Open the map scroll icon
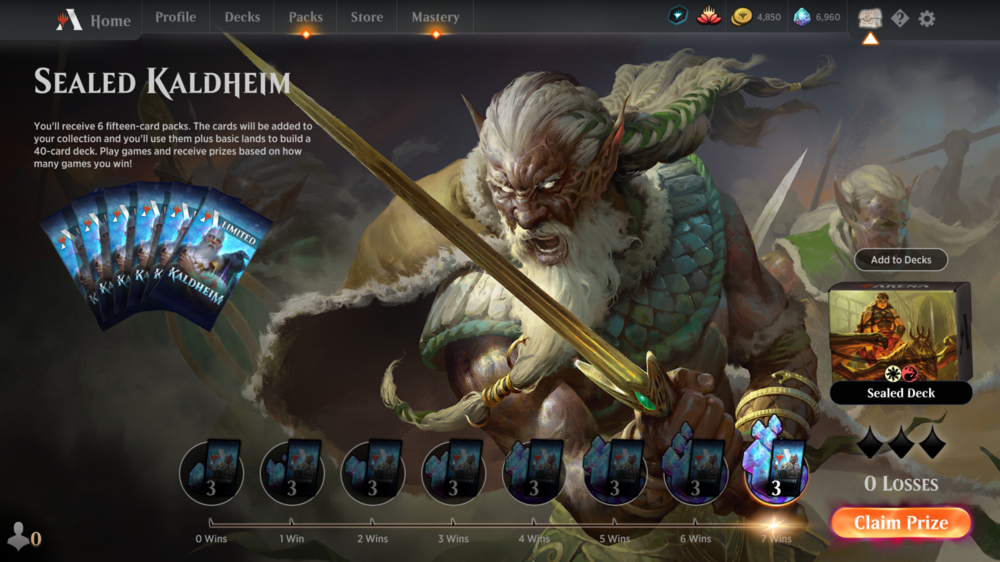Screen dimensions: 1000x562 pos(870,18)
